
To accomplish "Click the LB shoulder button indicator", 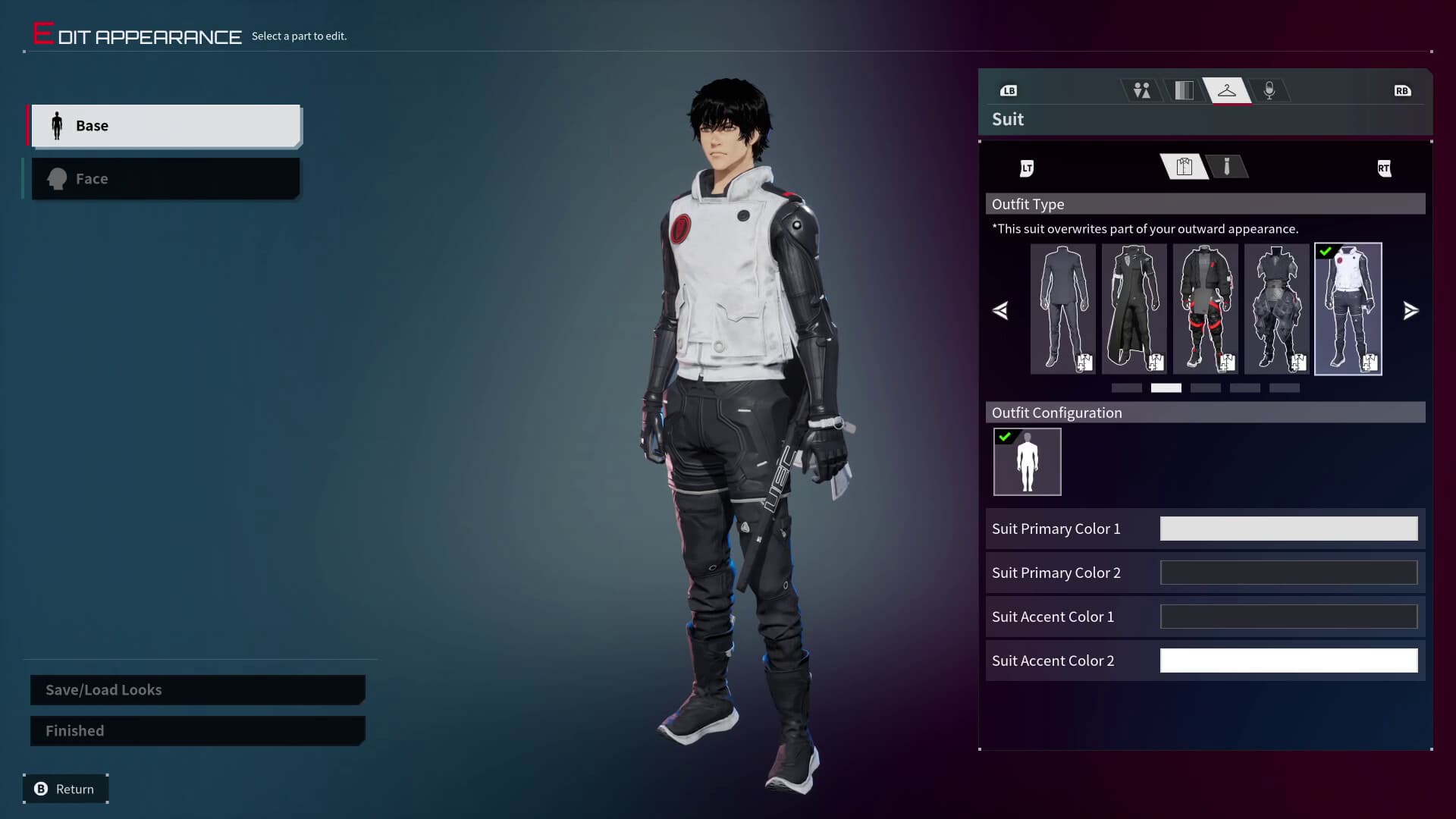I will 1009,90.
